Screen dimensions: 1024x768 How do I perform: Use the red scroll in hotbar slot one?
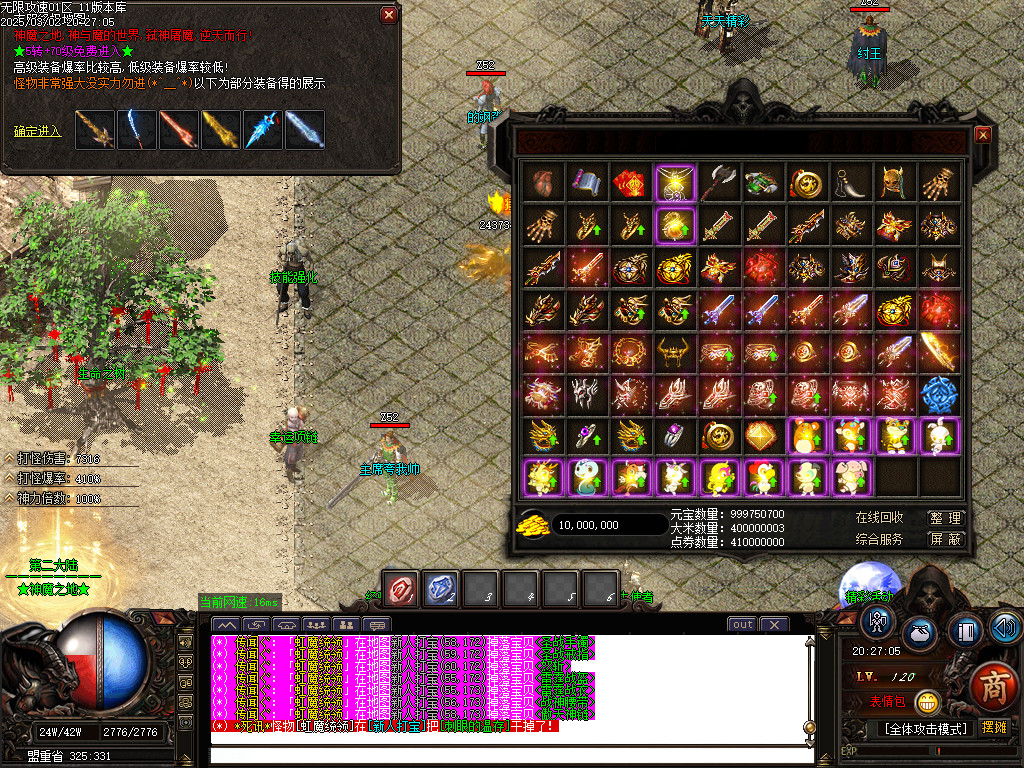pyautogui.click(x=402, y=589)
